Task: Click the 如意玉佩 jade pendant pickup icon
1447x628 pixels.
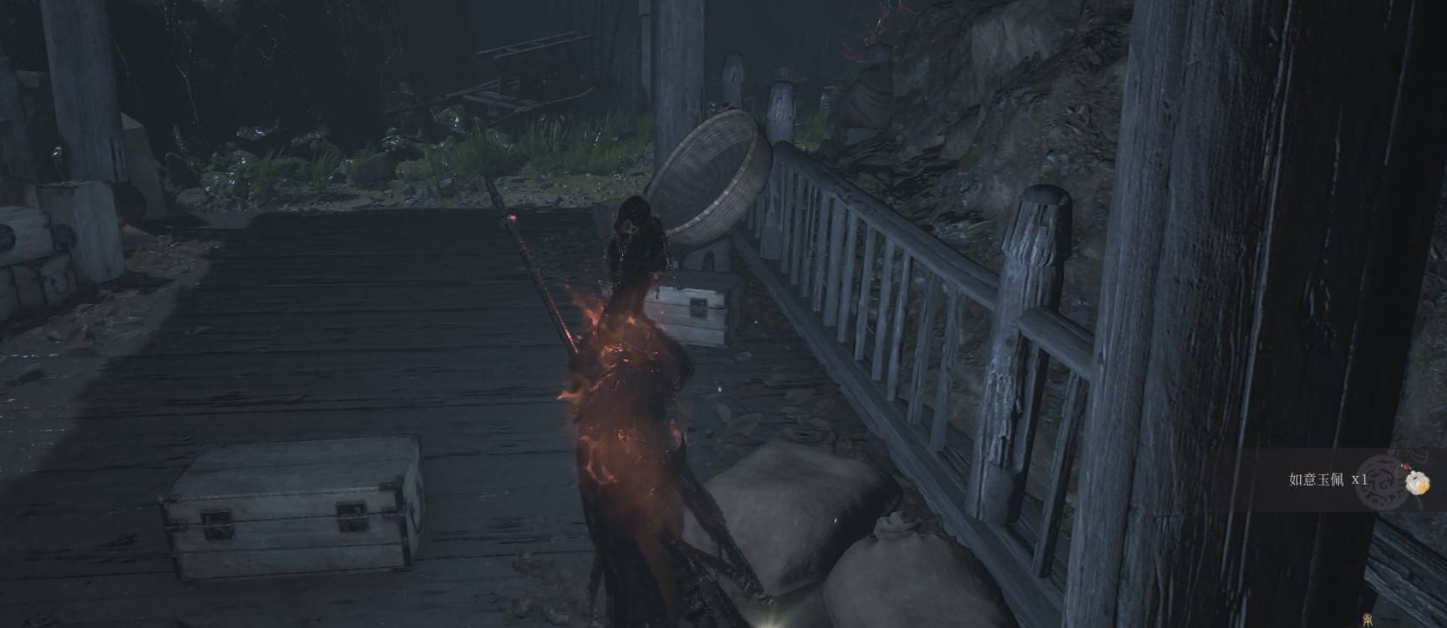Action: point(1416,482)
